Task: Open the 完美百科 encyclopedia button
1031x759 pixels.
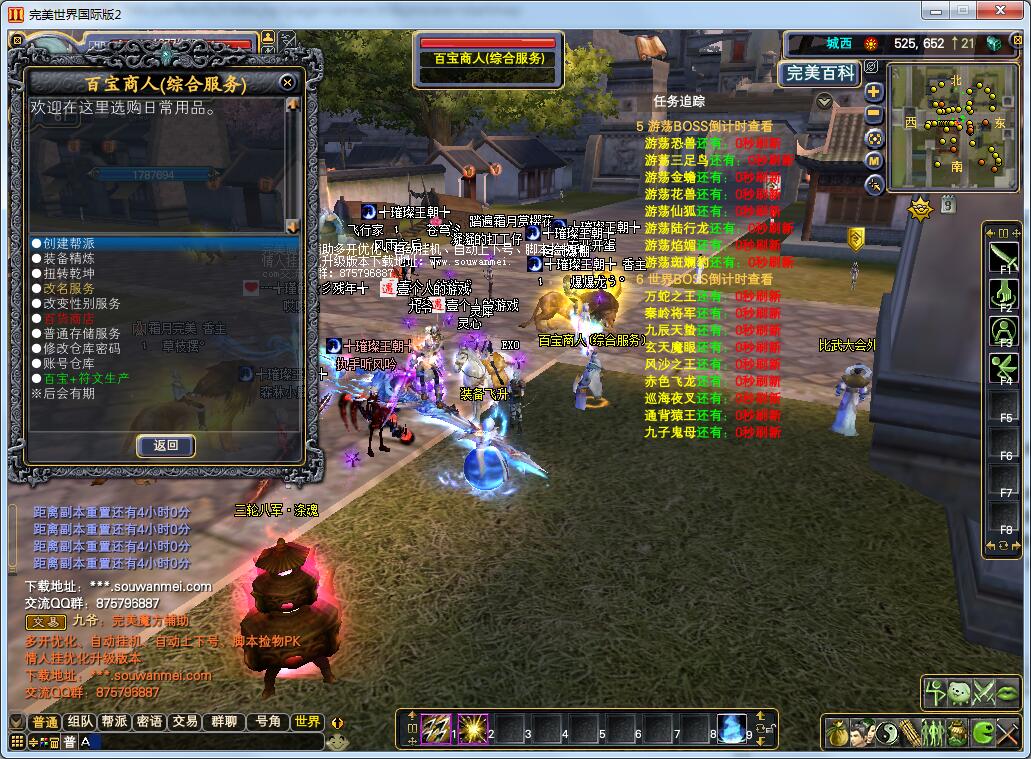Action: (819, 73)
